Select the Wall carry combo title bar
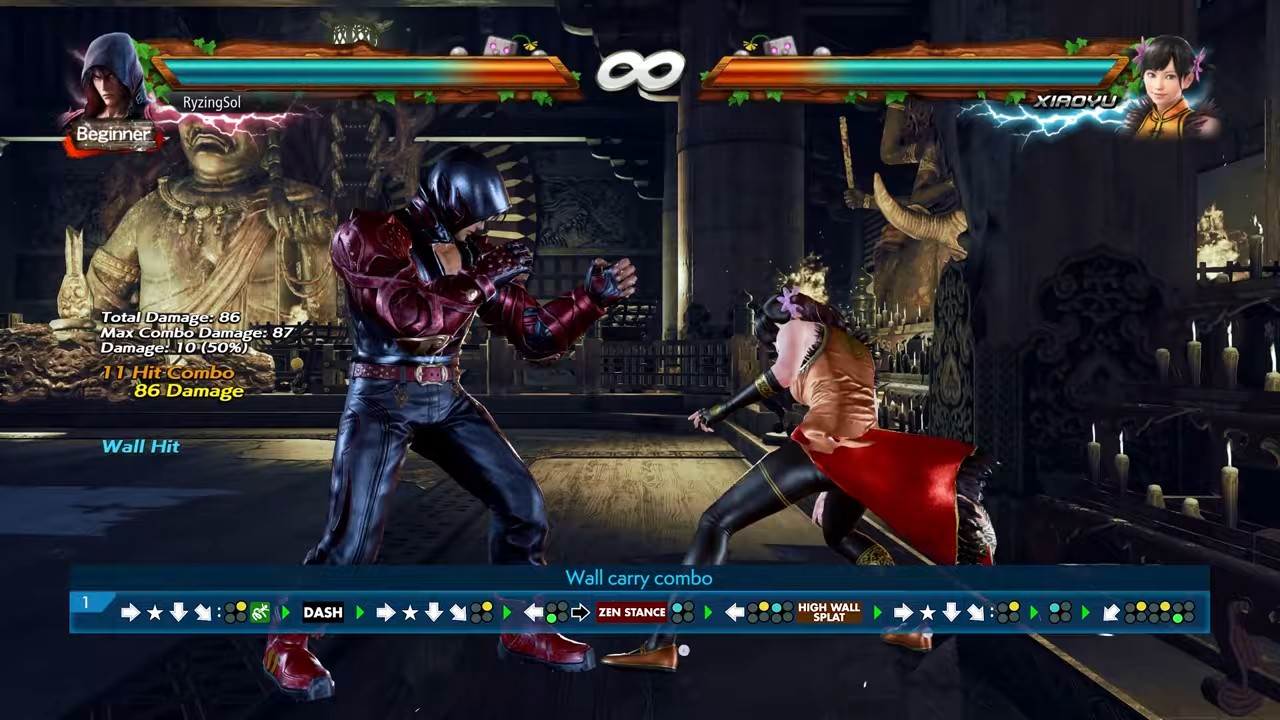Viewport: 1280px width, 720px height. [639, 578]
